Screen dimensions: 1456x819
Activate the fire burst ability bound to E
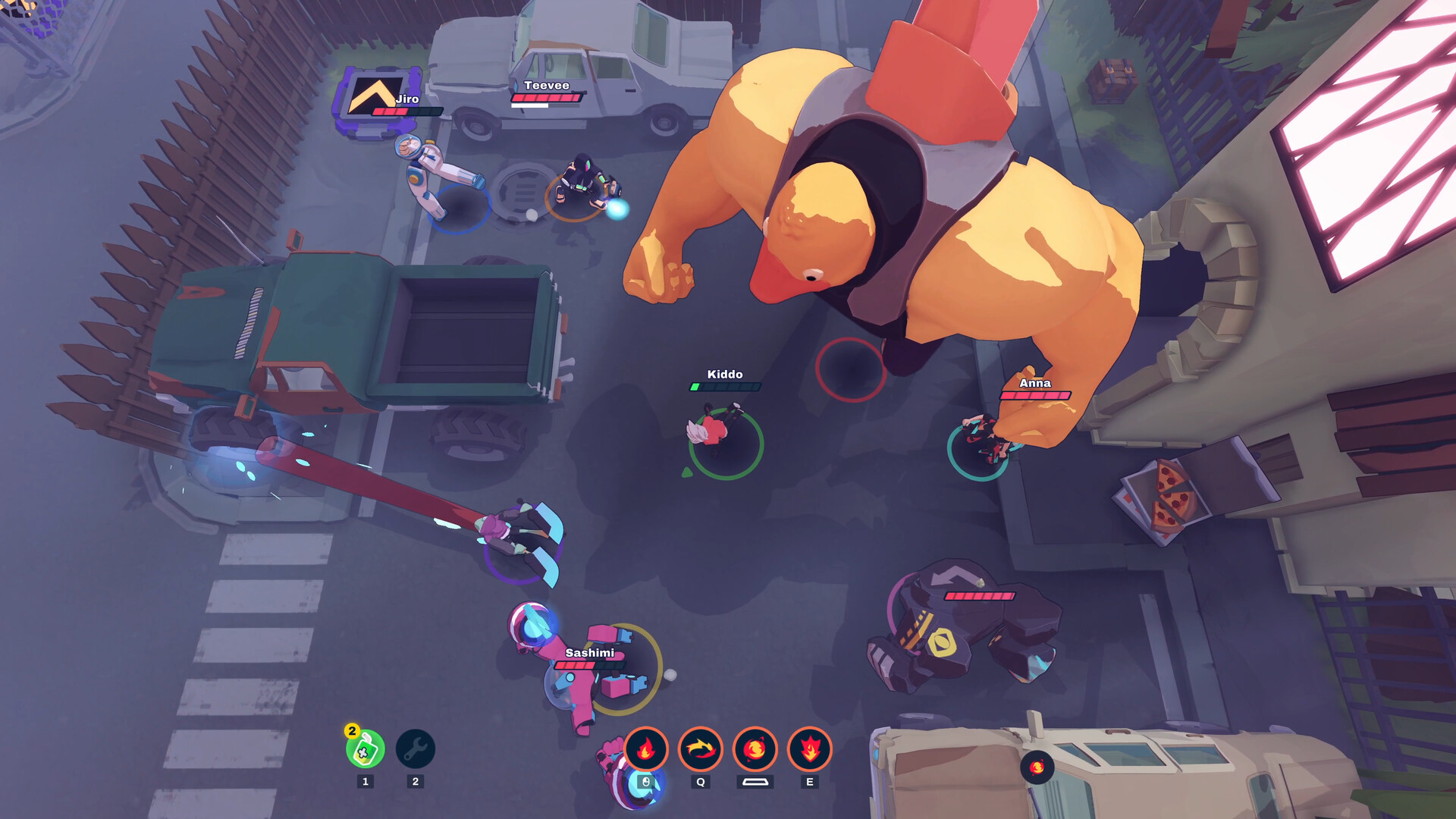coord(810,751)
